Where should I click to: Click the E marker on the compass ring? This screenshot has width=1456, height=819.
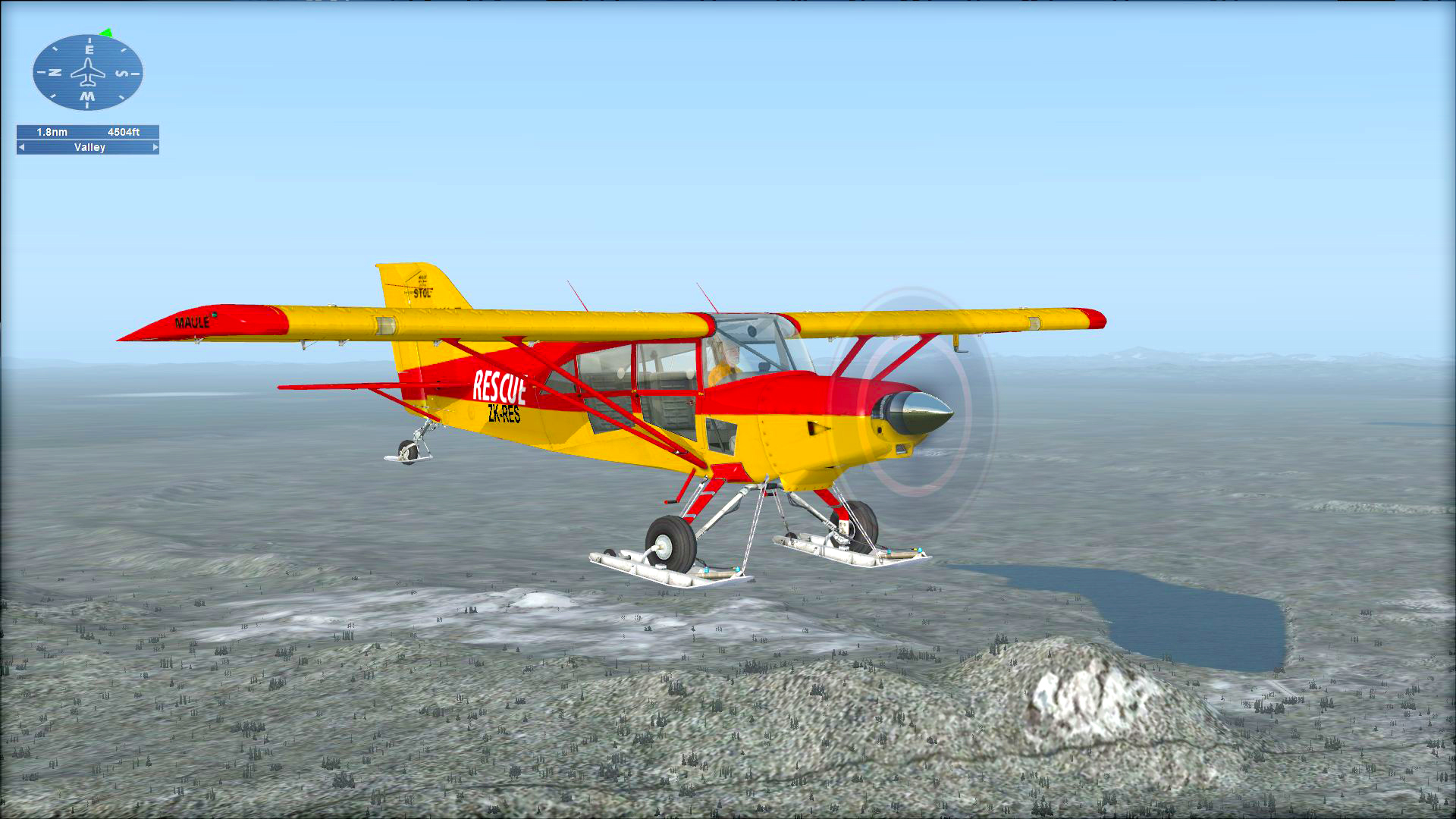[89, 49]
